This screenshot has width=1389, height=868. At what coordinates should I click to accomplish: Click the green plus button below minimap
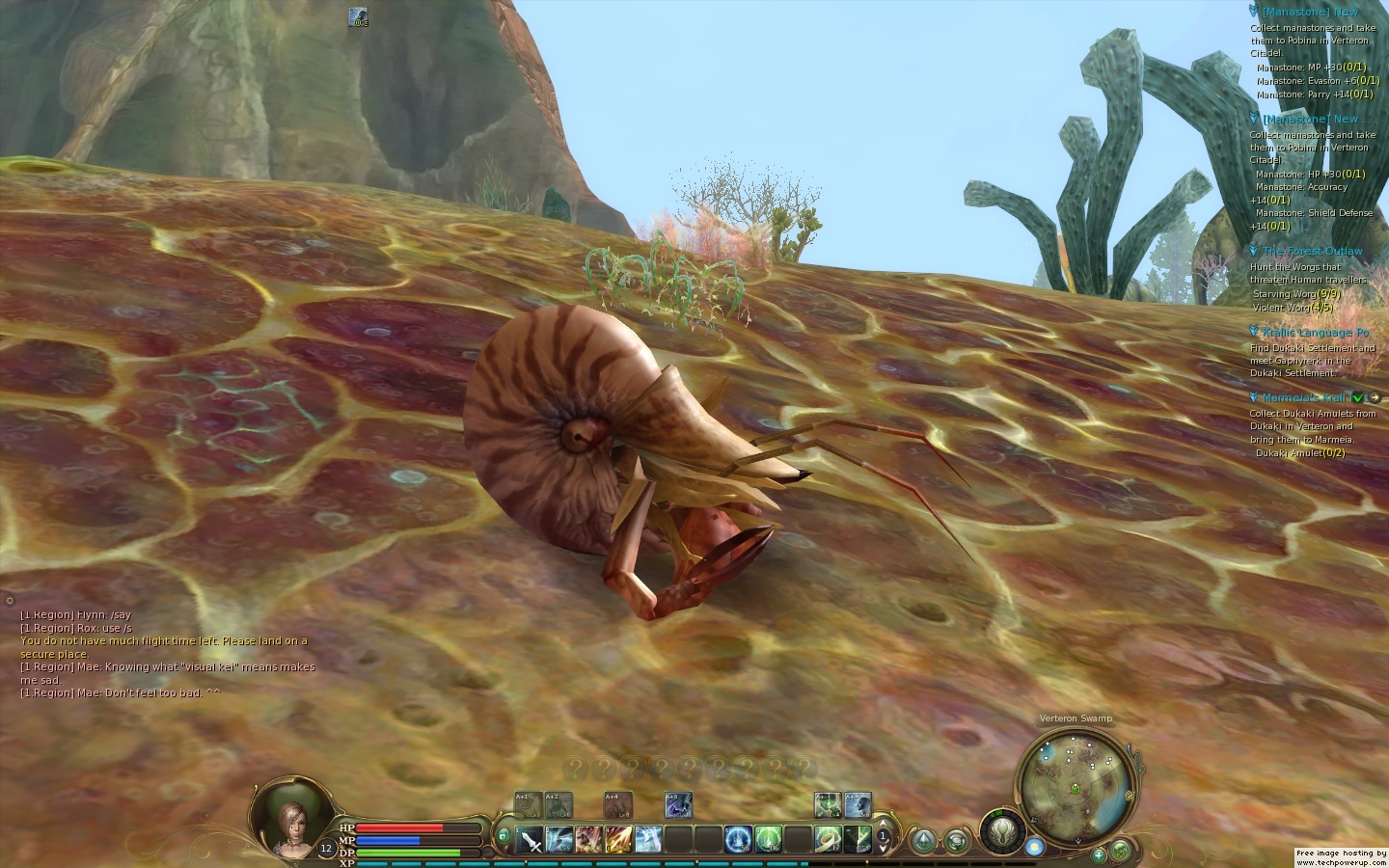tap(1098, 854)
